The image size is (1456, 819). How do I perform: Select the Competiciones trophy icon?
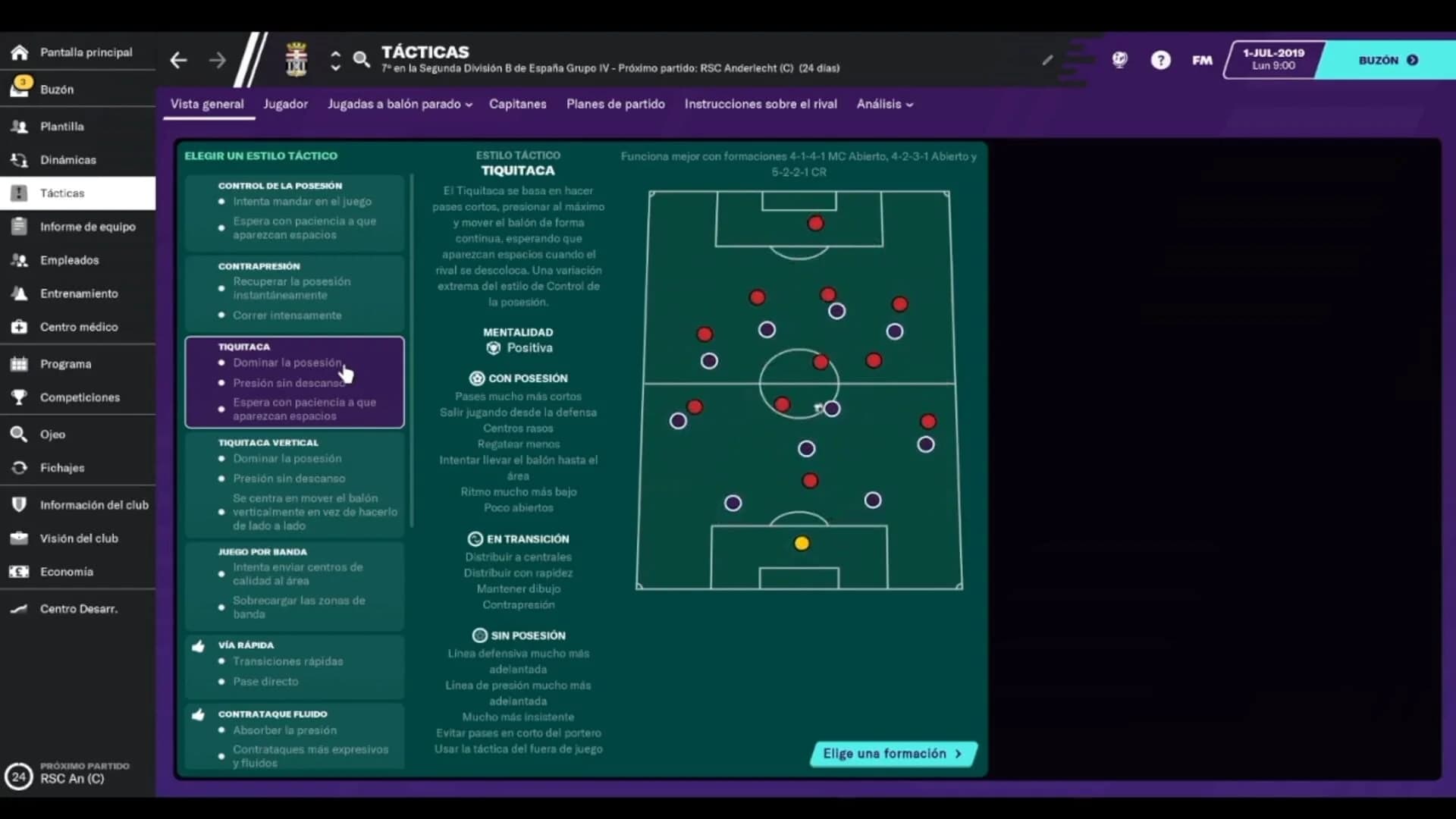tap(19, 397)
